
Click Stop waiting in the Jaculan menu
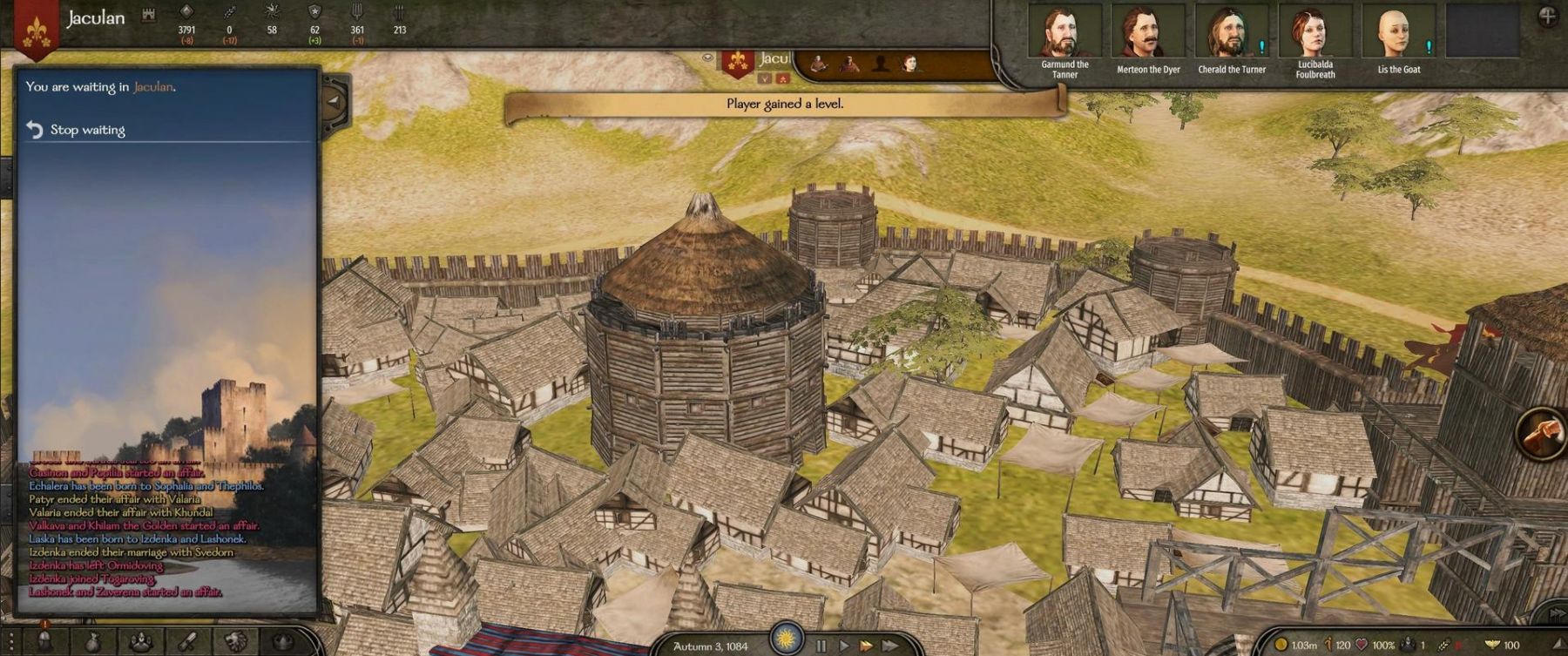pyautogui.click(x=87, y=130)
